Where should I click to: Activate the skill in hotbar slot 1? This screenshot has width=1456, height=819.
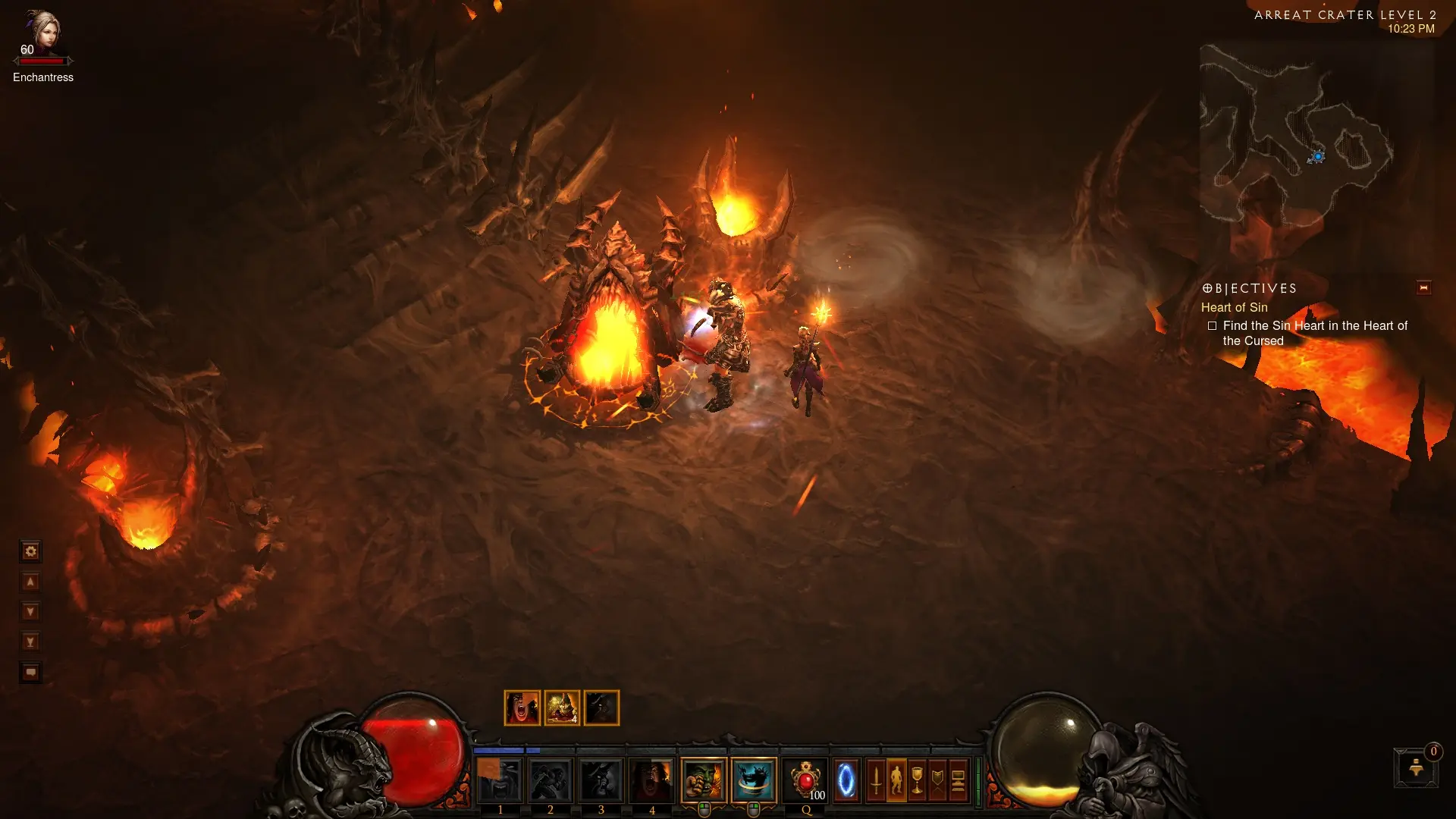tap(500, 780)
